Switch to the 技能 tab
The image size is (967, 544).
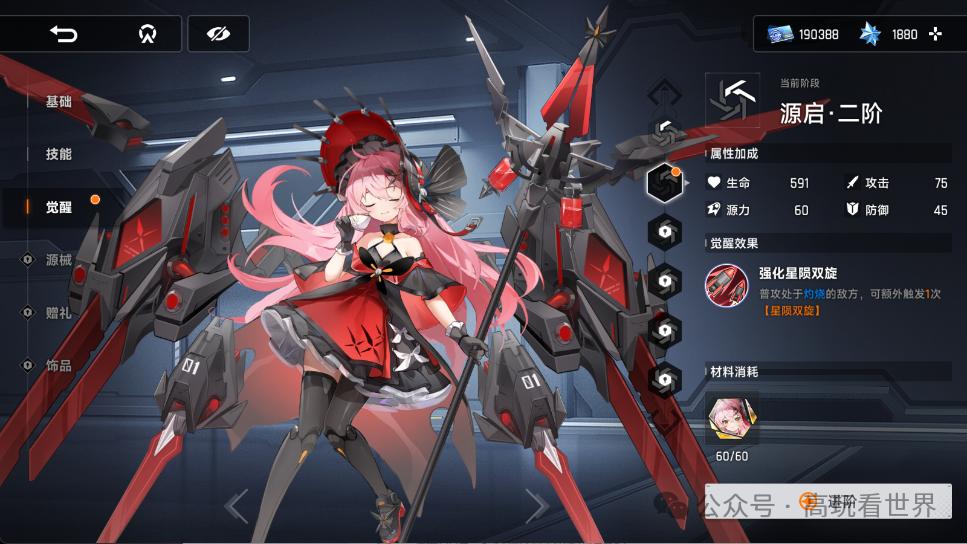58,155
